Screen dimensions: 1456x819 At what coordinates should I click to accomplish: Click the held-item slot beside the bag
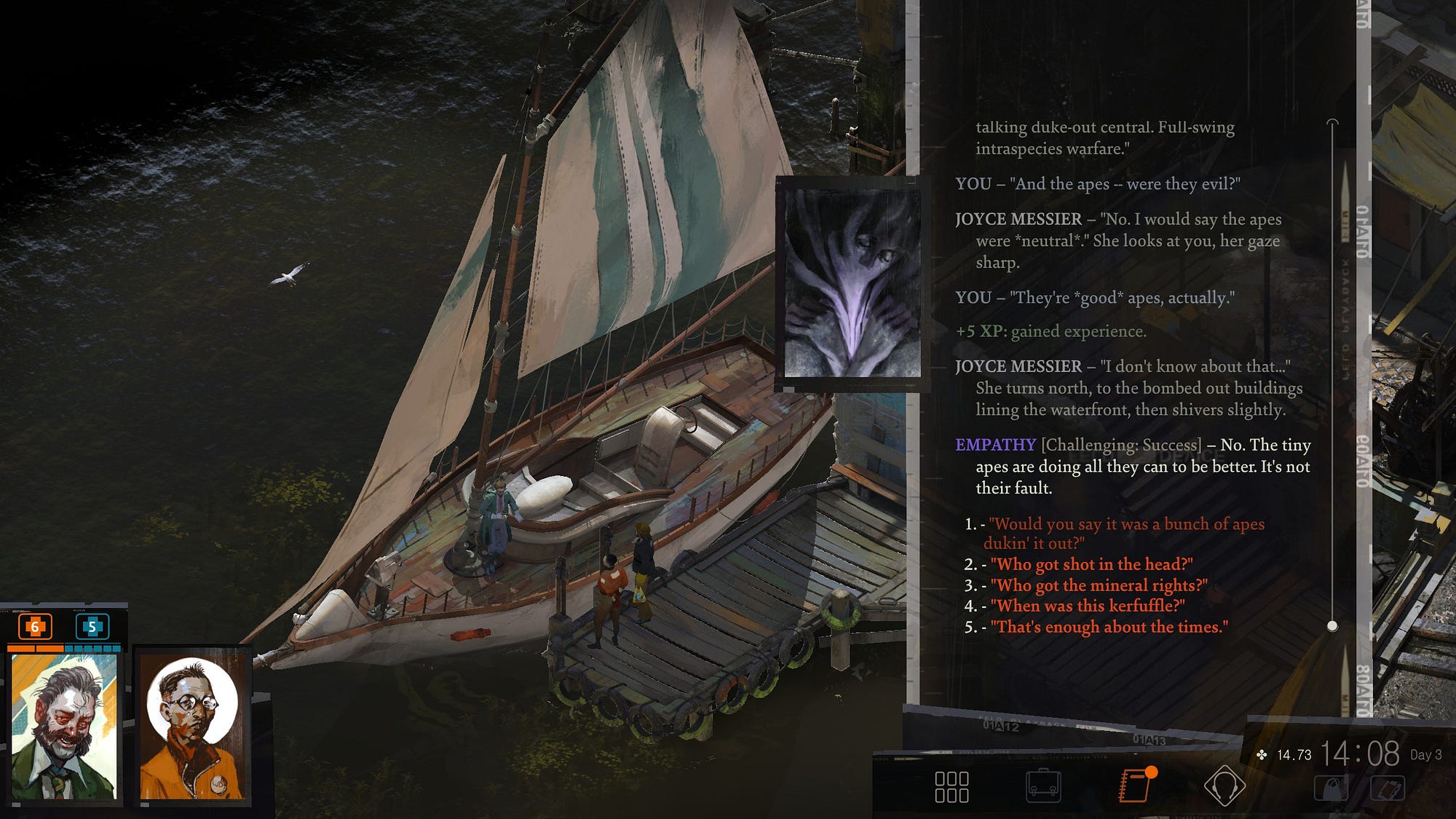coord(1387,788)
